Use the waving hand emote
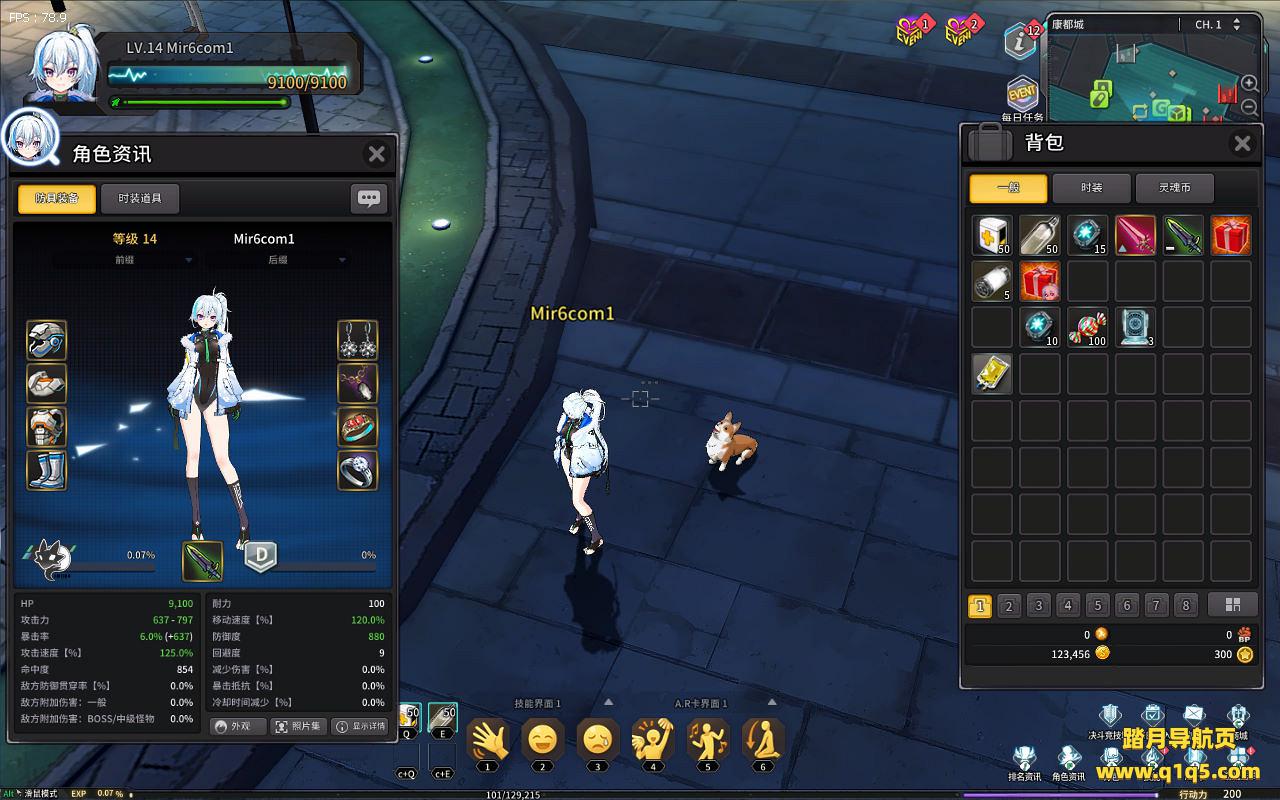Viewport: 1280px width, 800px height. (487, 740)
